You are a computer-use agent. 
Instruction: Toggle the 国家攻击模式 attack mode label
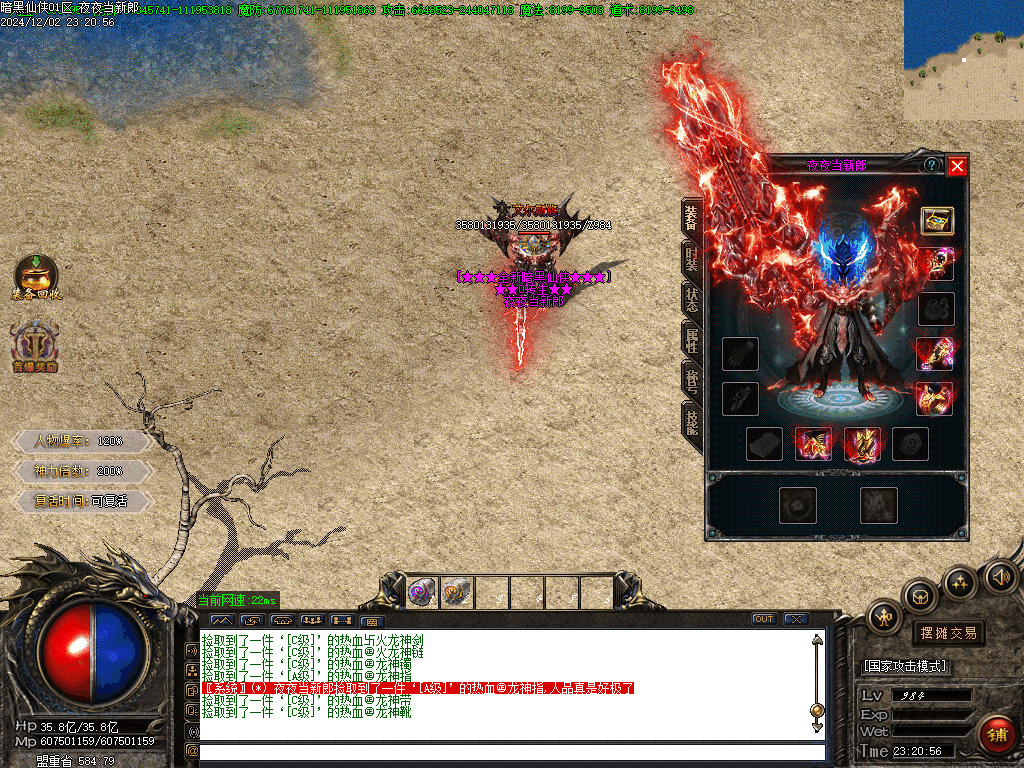(x=905, y=666)
